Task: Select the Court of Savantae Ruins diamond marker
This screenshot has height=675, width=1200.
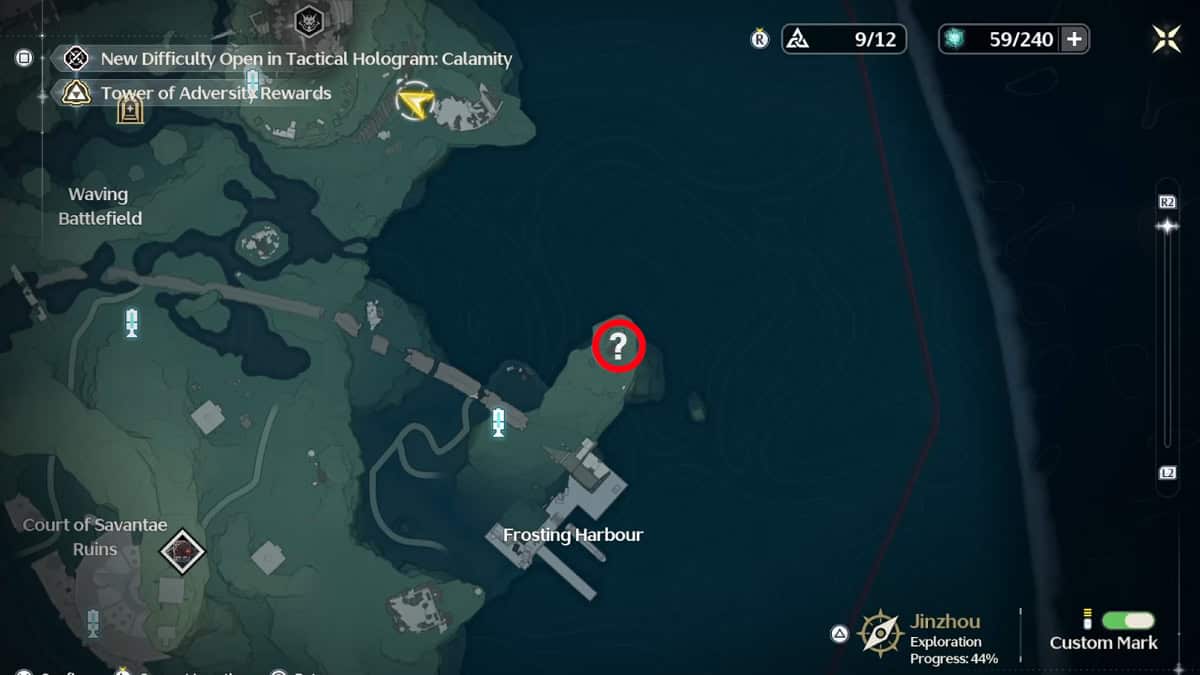Action: pos(183,550)
